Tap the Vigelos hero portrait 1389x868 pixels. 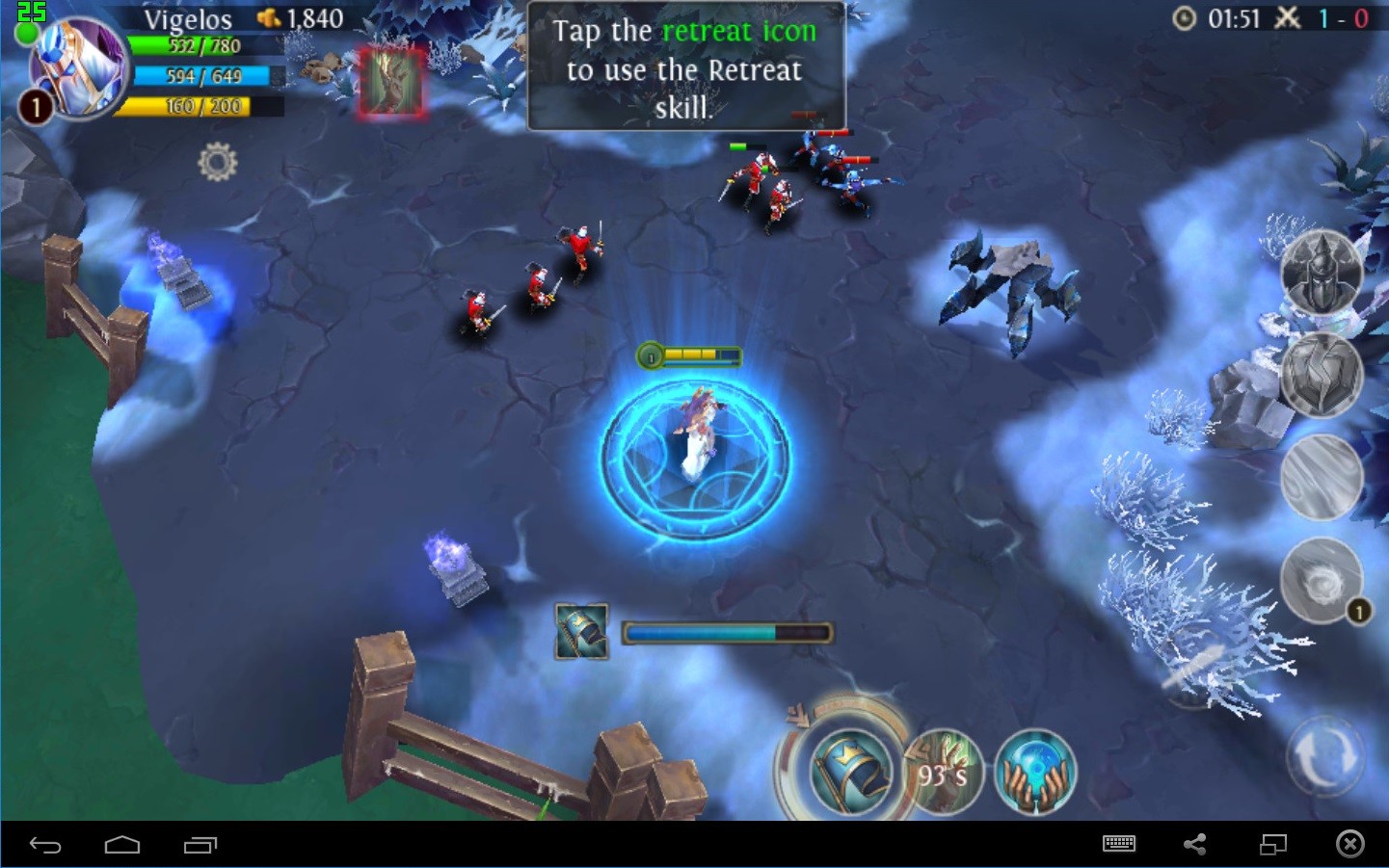75,67
